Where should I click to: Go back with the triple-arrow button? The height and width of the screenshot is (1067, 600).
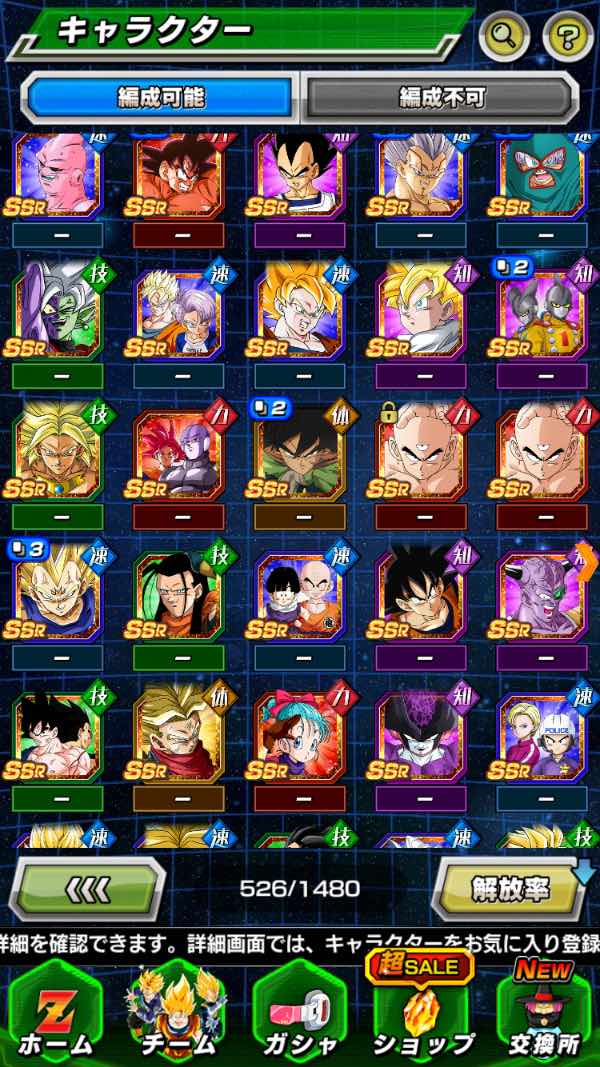point(88,887)
